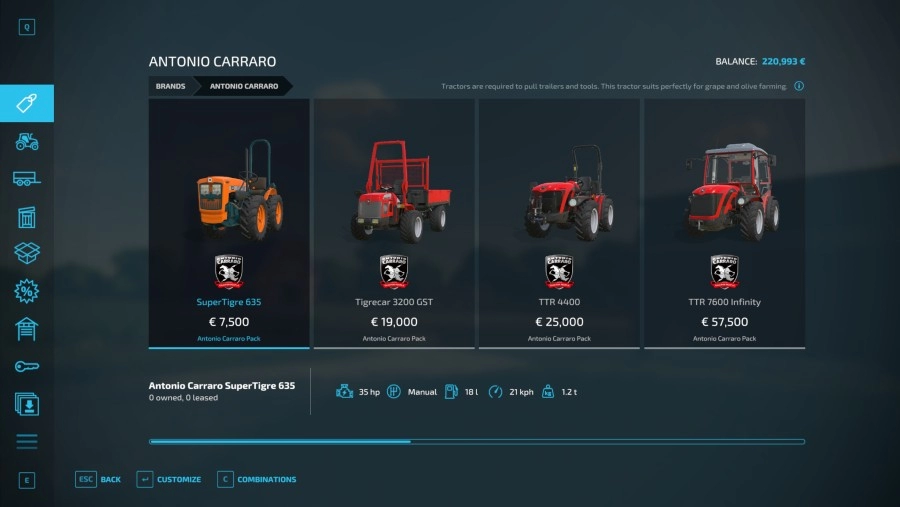Select the SuperTigre 635 tractor card
The height and width of the screenshot is (507, 900).
click(x=229, y=223)
